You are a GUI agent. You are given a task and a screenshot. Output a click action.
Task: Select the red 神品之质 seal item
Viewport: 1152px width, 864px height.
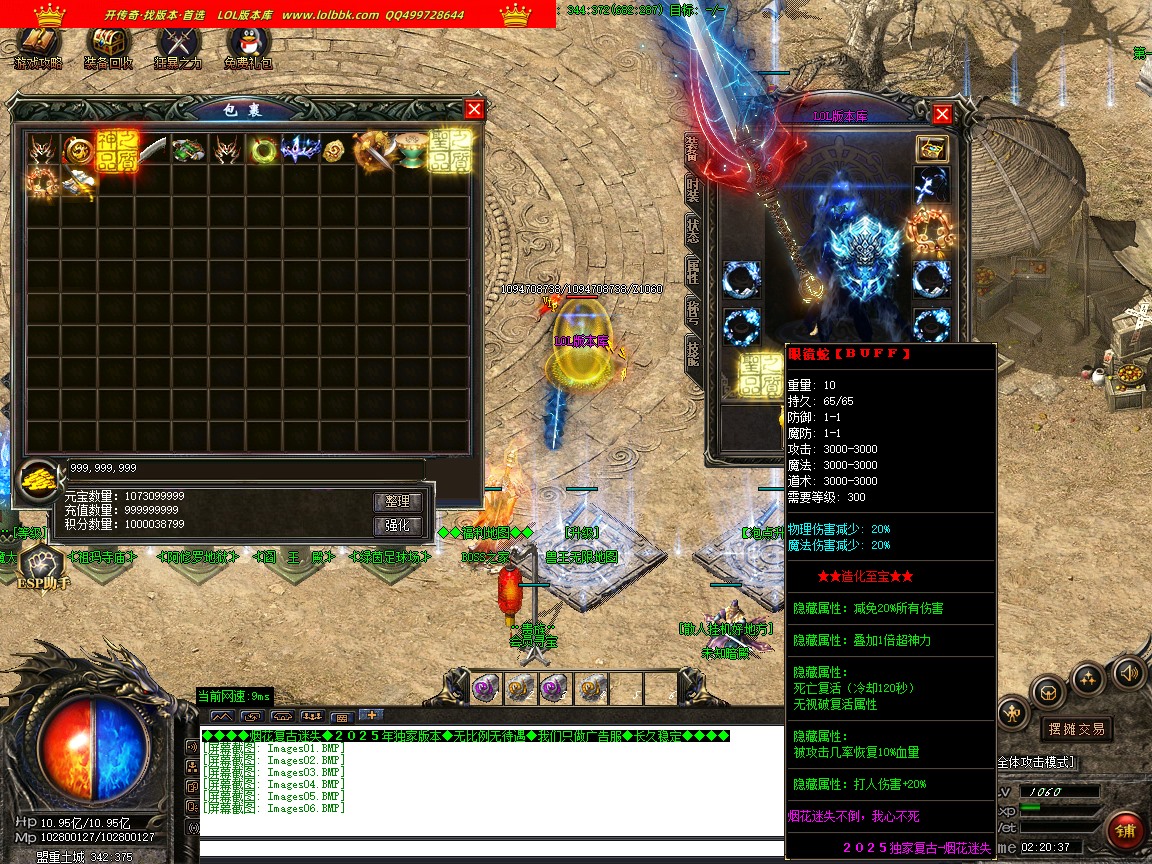click(115, 149)
